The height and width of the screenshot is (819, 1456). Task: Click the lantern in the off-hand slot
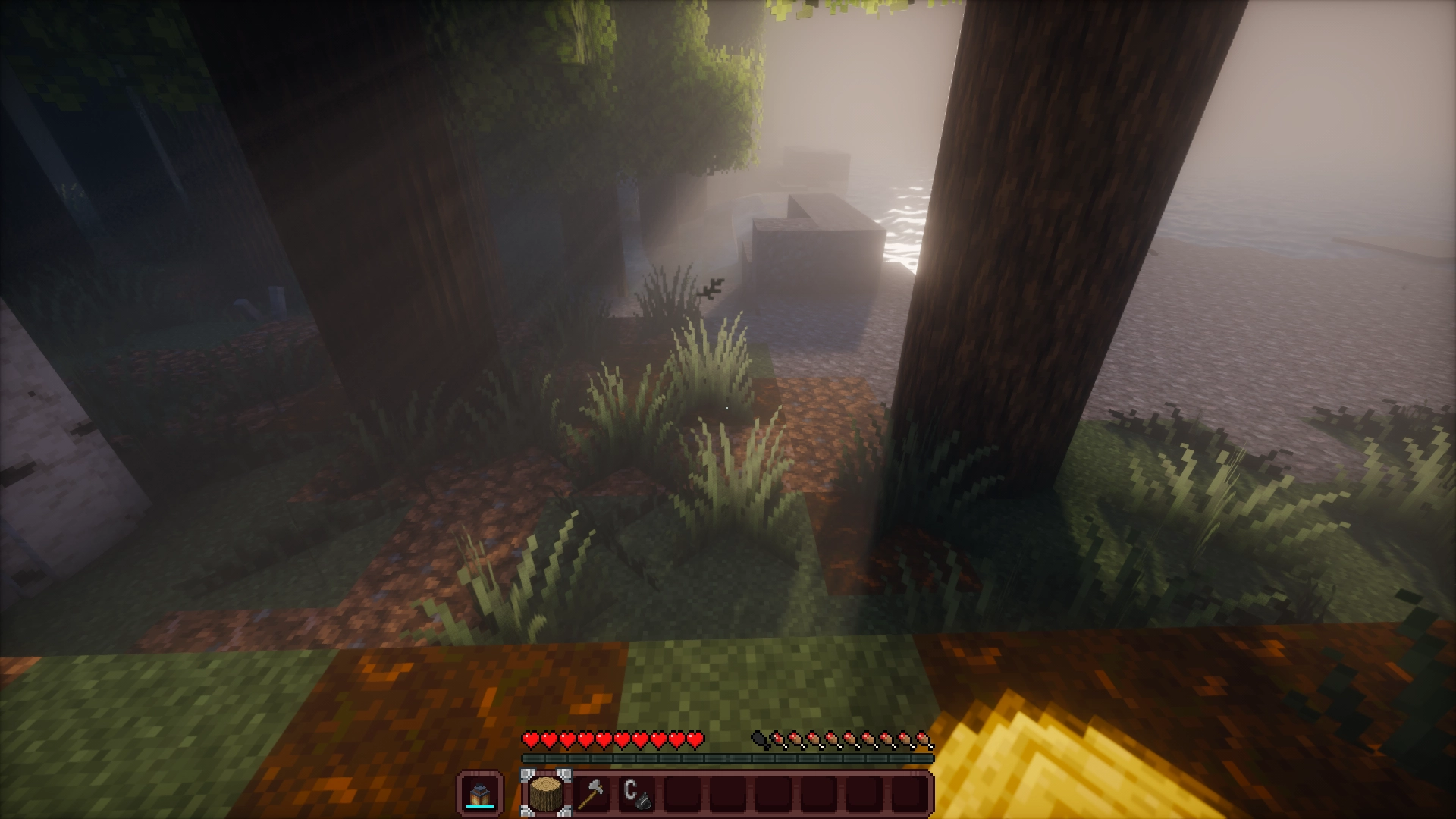(480, 793)
